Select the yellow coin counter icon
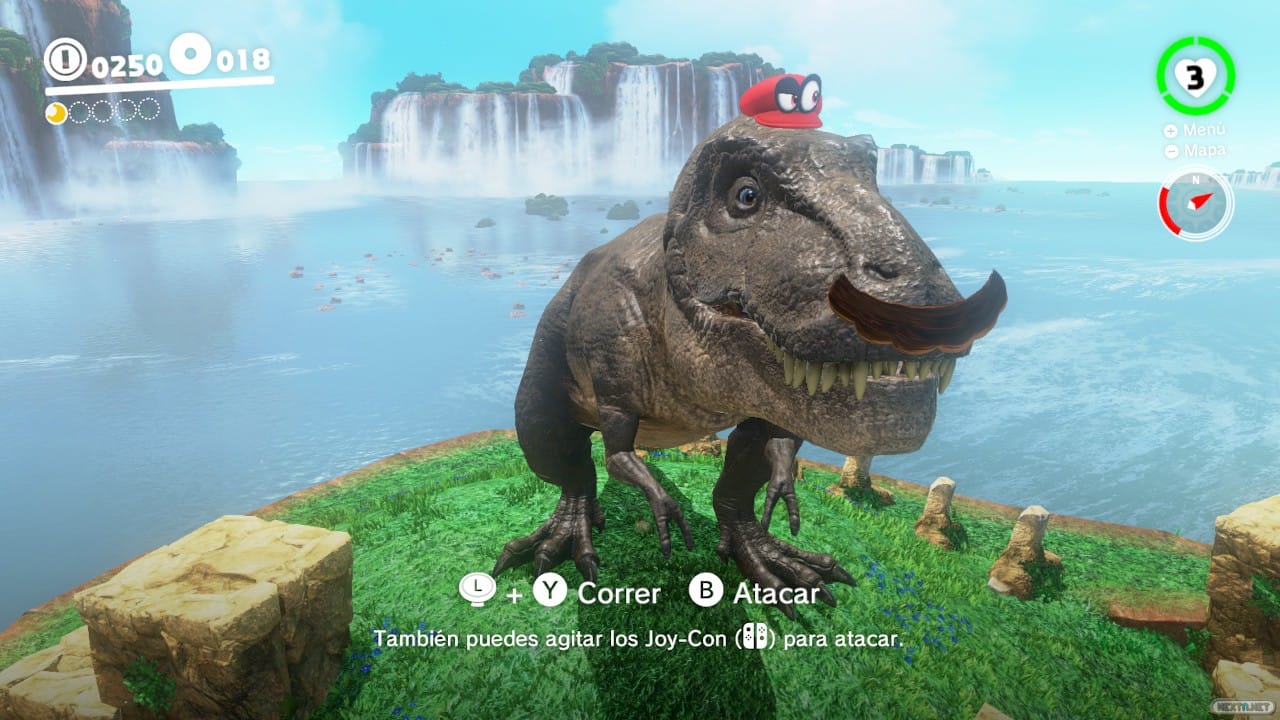Image resolution: width=1280 pixels, height=720 pixels. [66, 58]
